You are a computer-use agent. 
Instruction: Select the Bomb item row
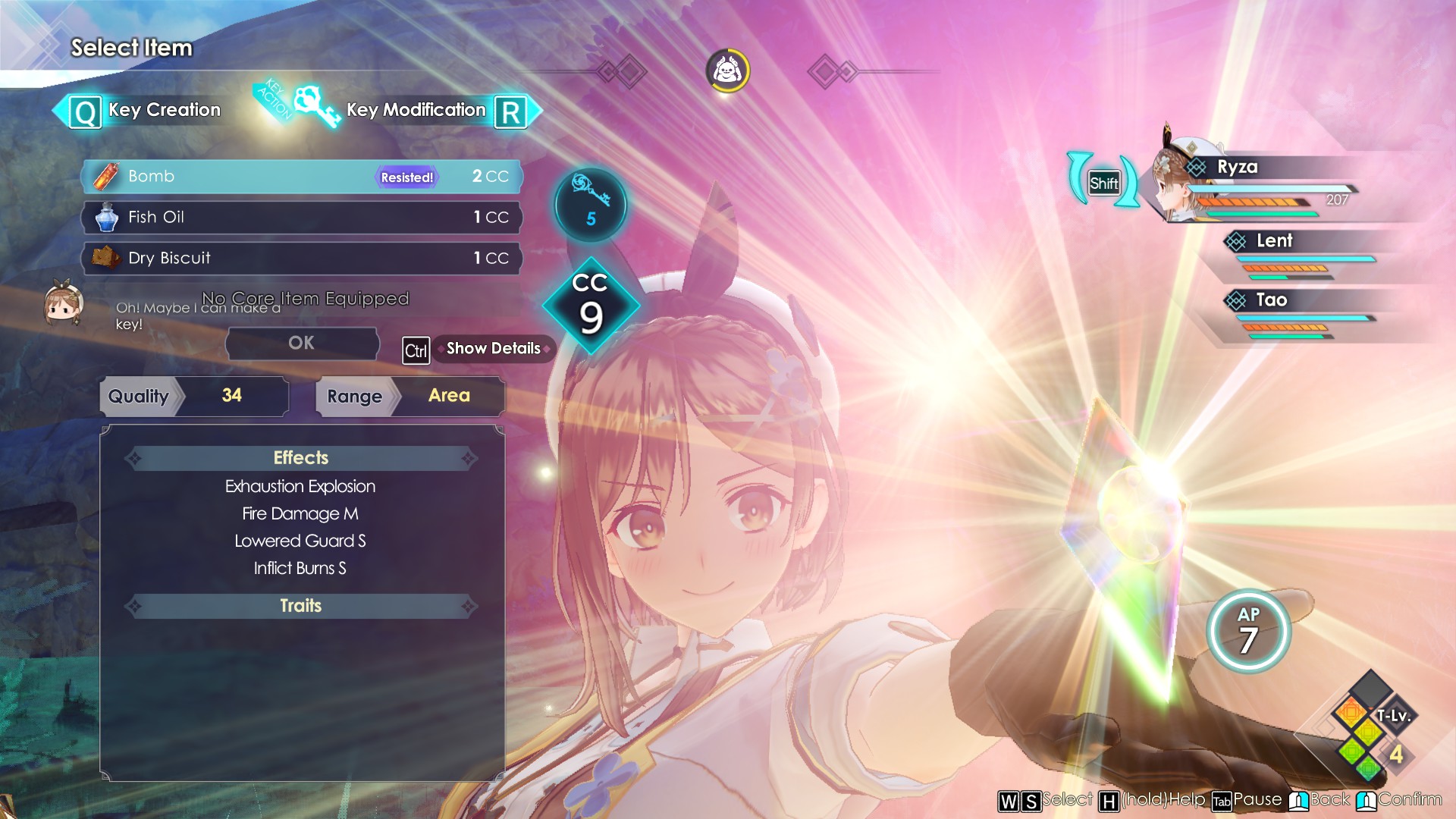tap(301, 177)
